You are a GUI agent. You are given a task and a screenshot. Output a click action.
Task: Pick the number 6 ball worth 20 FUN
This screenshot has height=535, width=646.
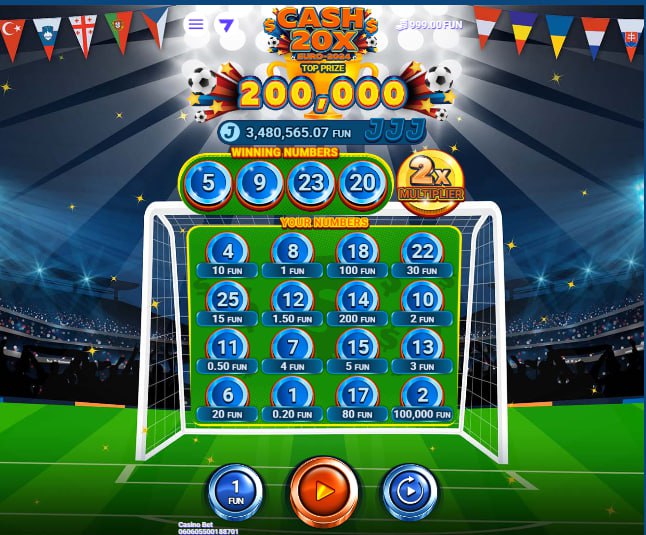tap(229, 395)
